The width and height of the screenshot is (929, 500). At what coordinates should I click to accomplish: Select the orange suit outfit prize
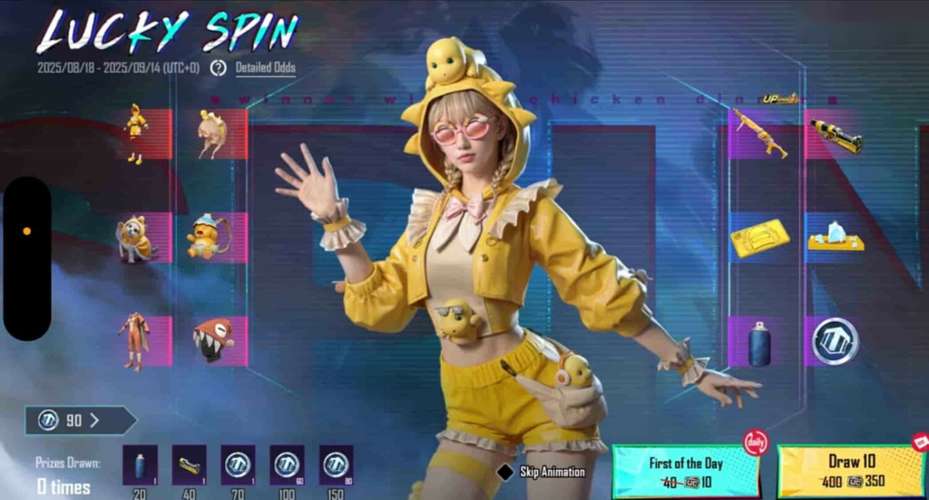pos(134,340)
